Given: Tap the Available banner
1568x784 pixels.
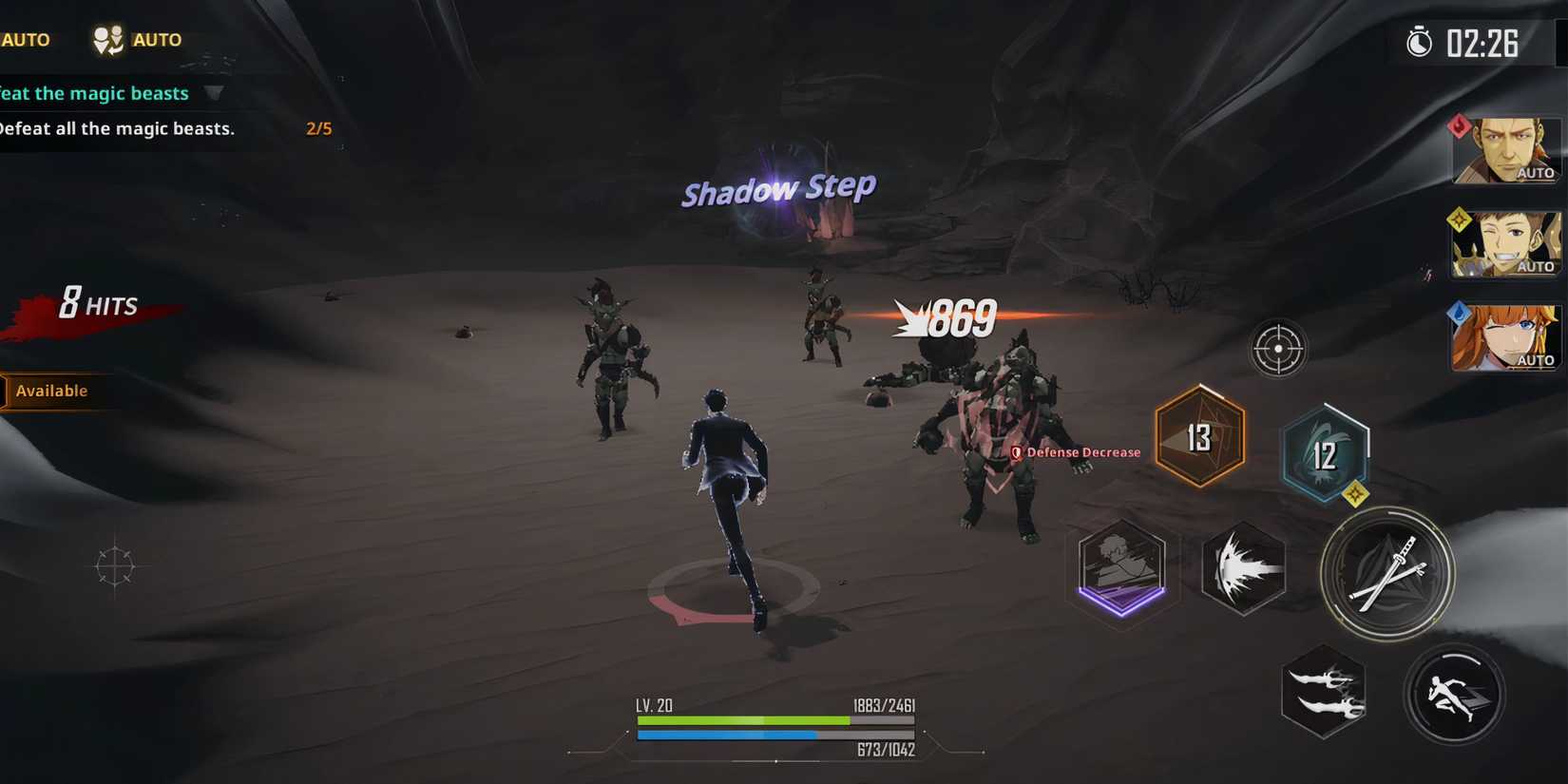Looking at the screenshot, I should [52, 391].
